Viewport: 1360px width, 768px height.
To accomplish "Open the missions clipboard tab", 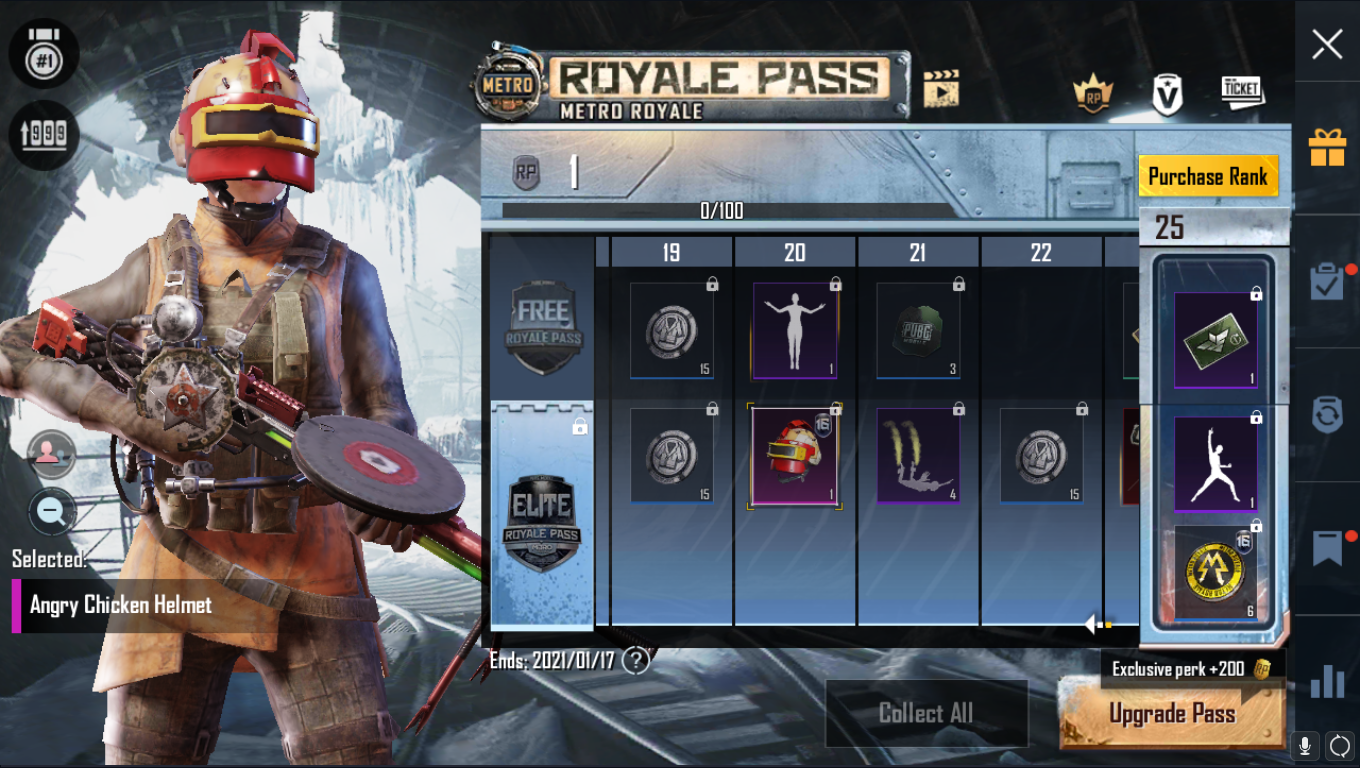I will click(1327, 282).
